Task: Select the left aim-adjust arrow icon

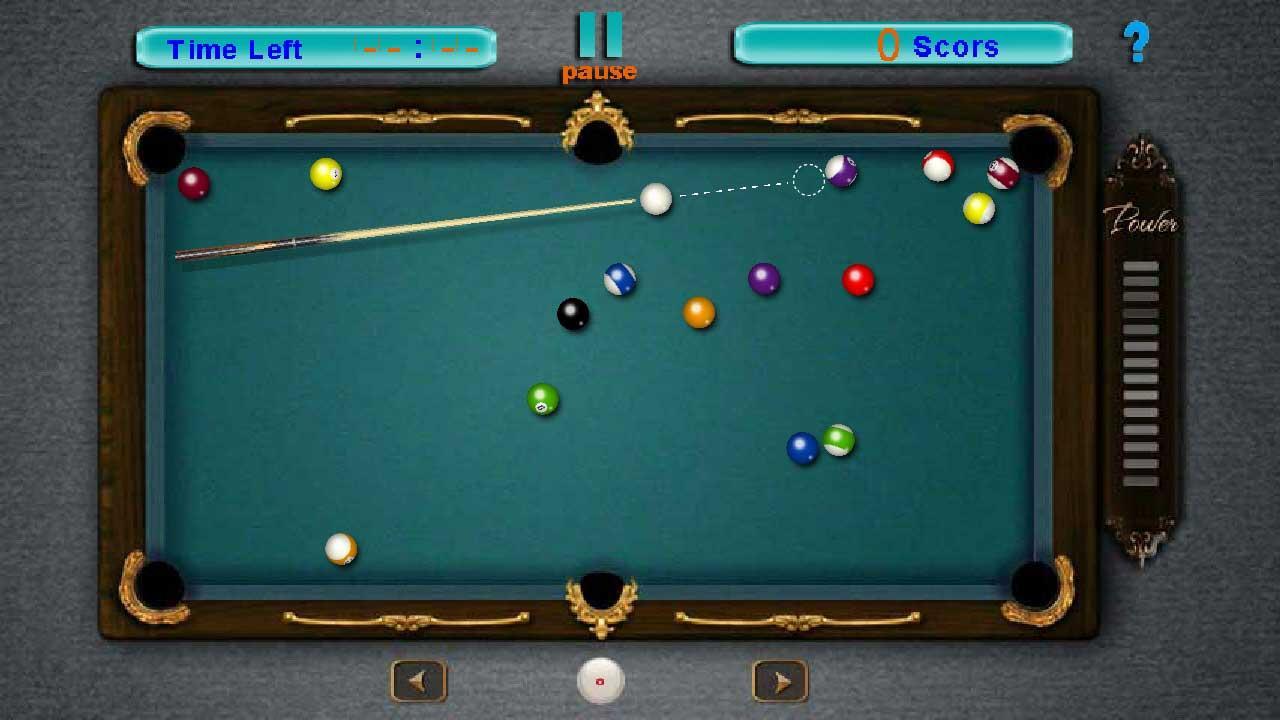Action: coord(417,679)
